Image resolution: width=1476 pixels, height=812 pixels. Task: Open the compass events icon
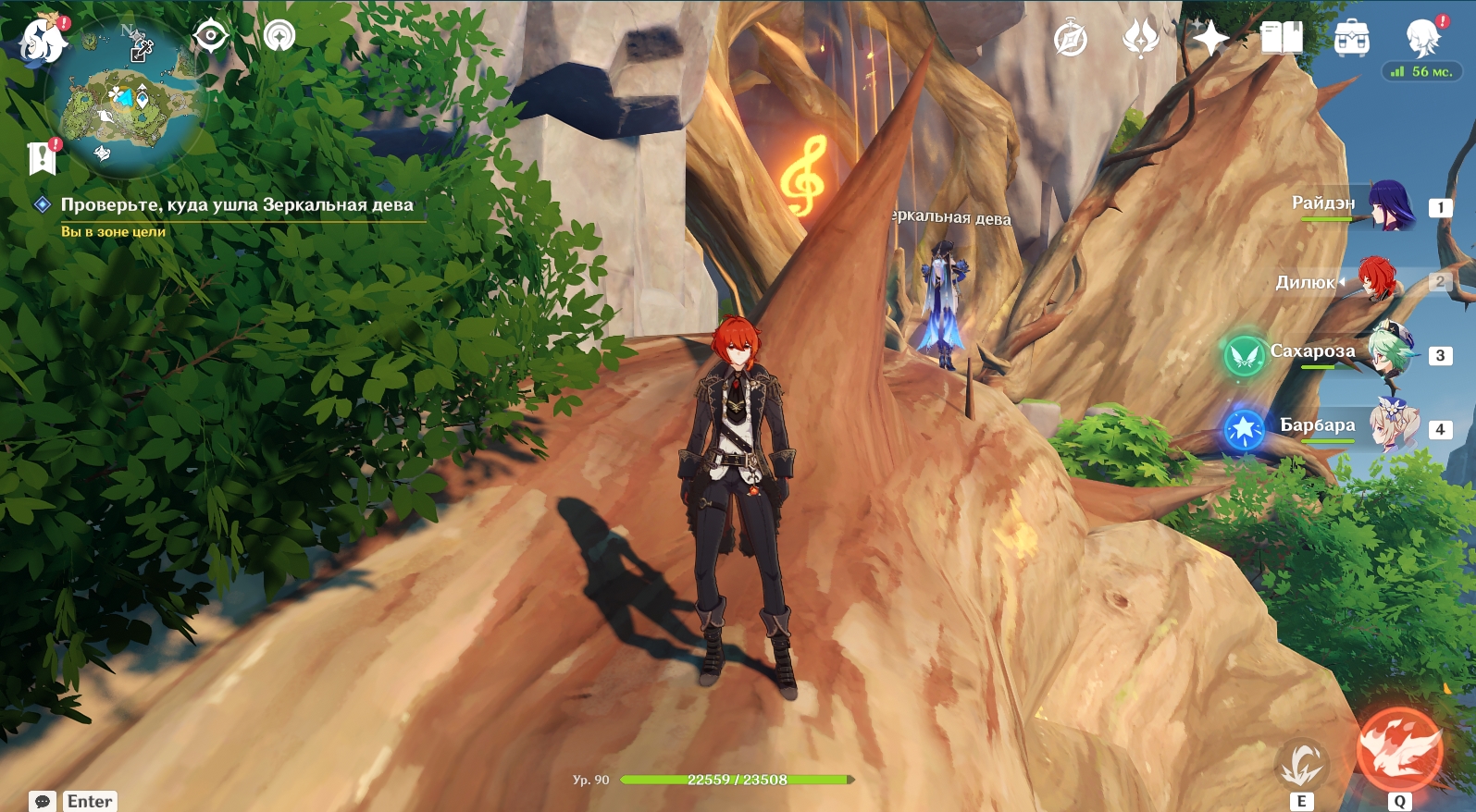pyautogui.click(x=1071, y=39)
